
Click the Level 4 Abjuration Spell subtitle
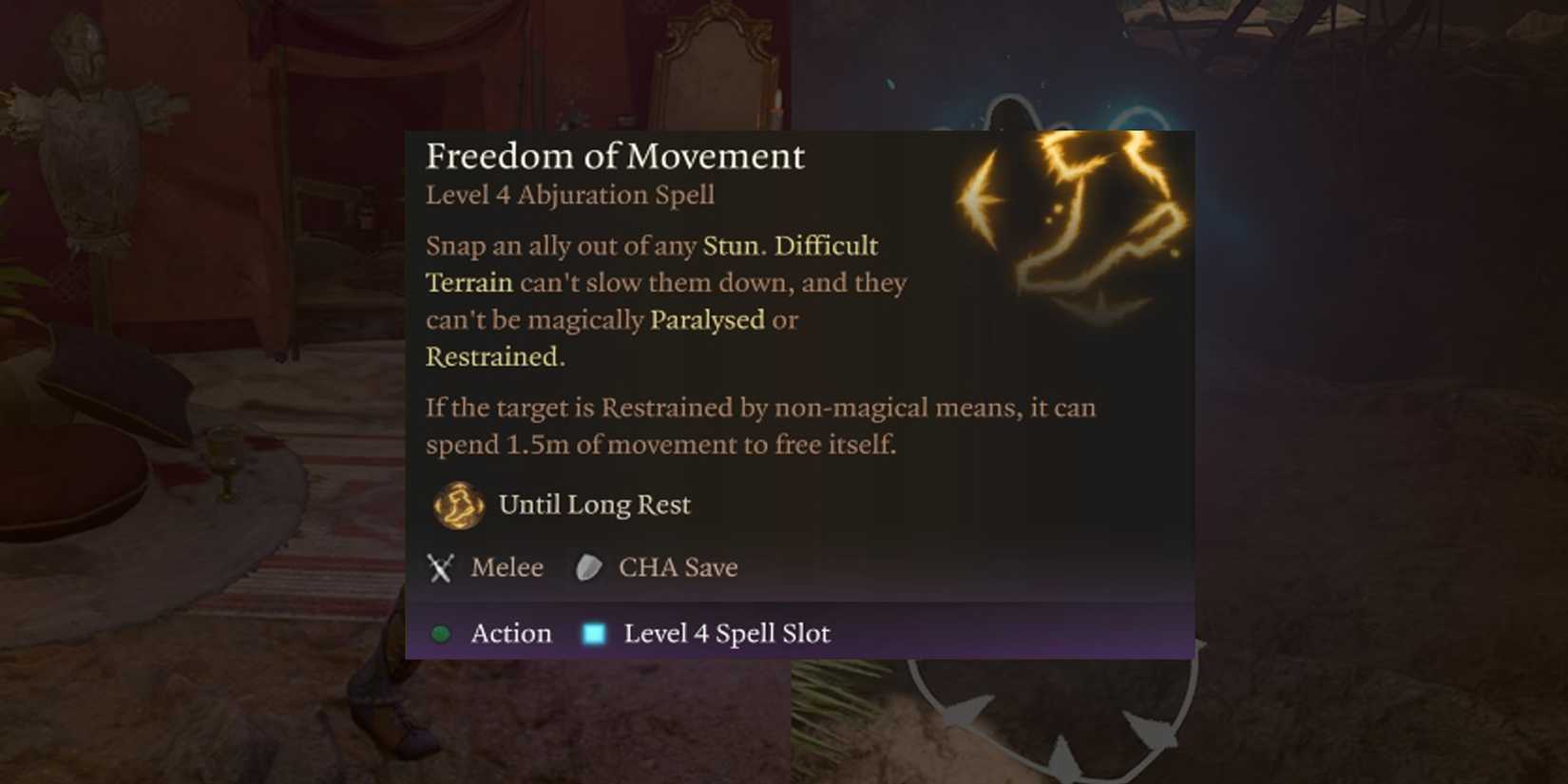pos(569,196)
